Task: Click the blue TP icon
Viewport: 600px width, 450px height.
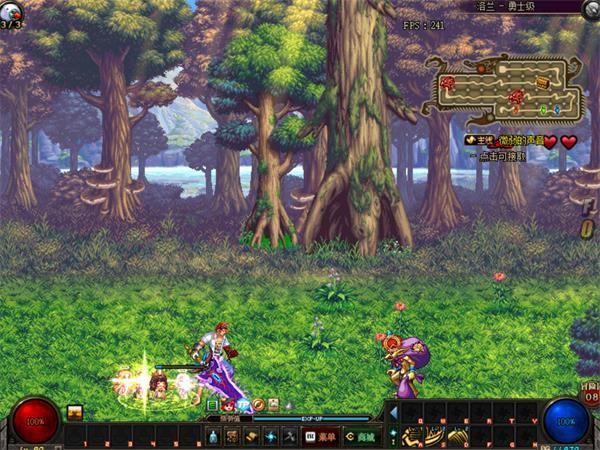Action: [243, 405]
